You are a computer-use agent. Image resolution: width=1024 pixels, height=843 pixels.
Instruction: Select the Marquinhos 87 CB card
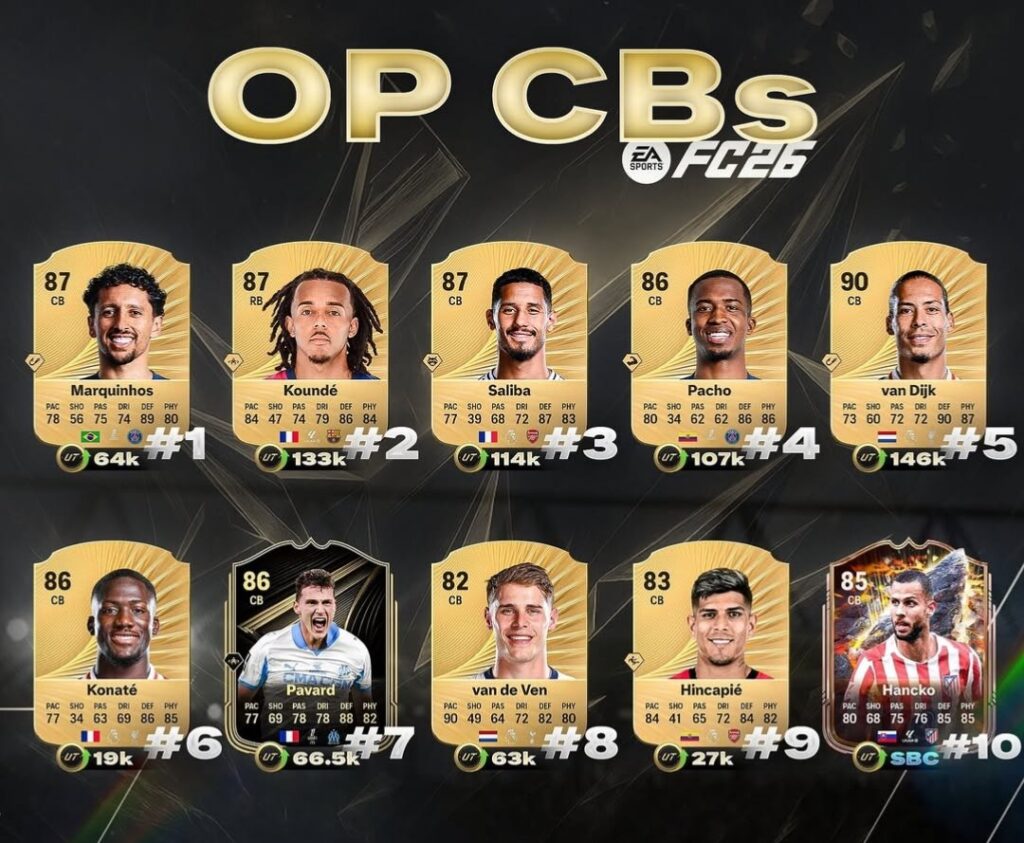pyautogui.click(x=111, y=343)
